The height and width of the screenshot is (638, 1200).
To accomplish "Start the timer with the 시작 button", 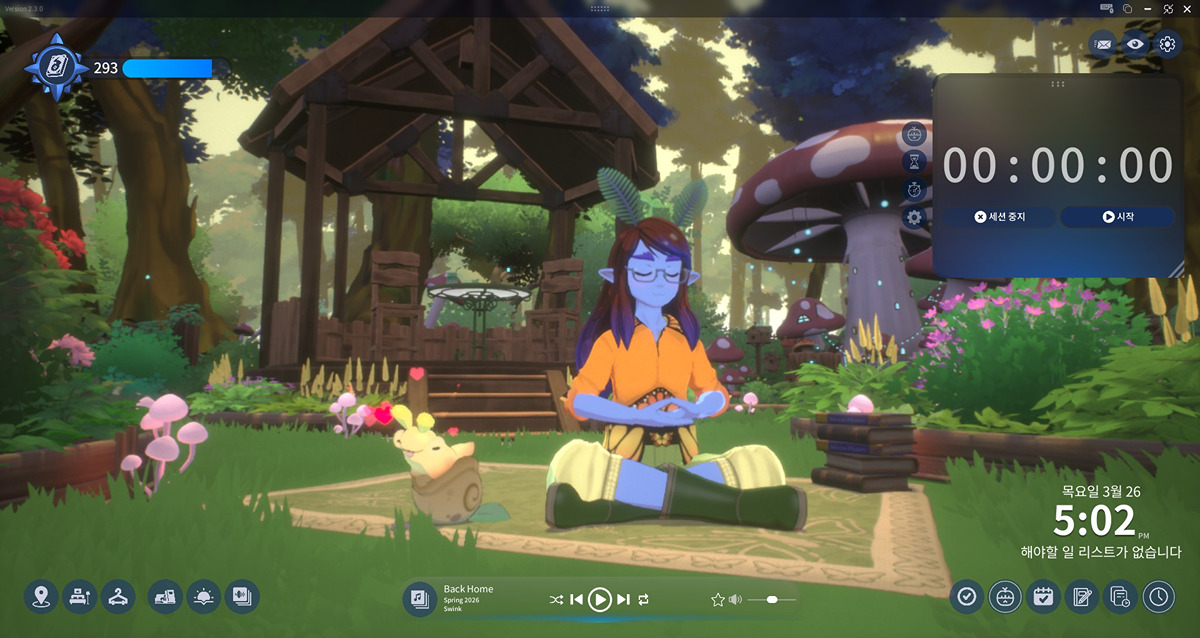I will click(1117, 217).
